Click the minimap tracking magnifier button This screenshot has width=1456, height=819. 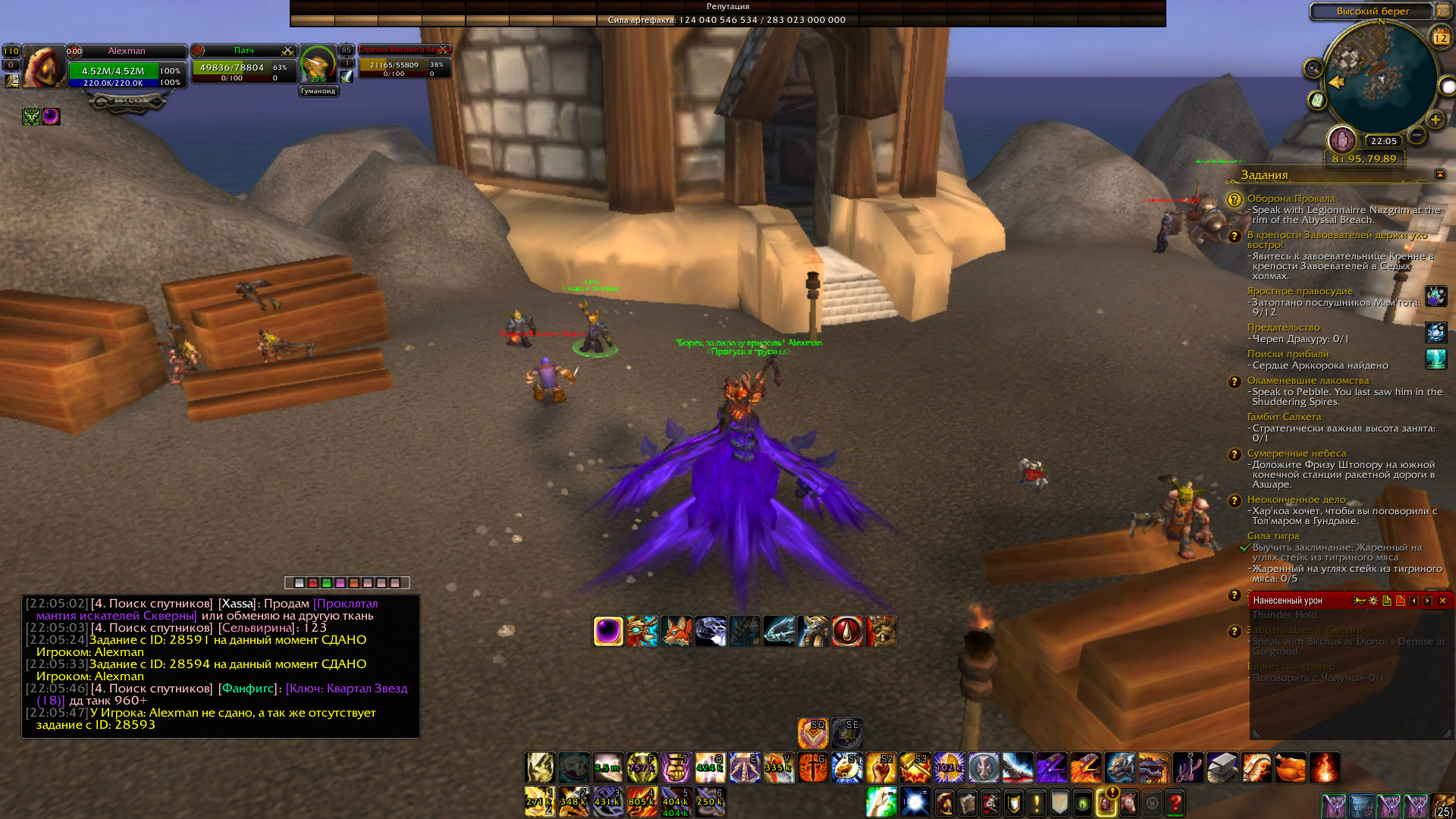pyautogui.click(x=1313, y=69)
